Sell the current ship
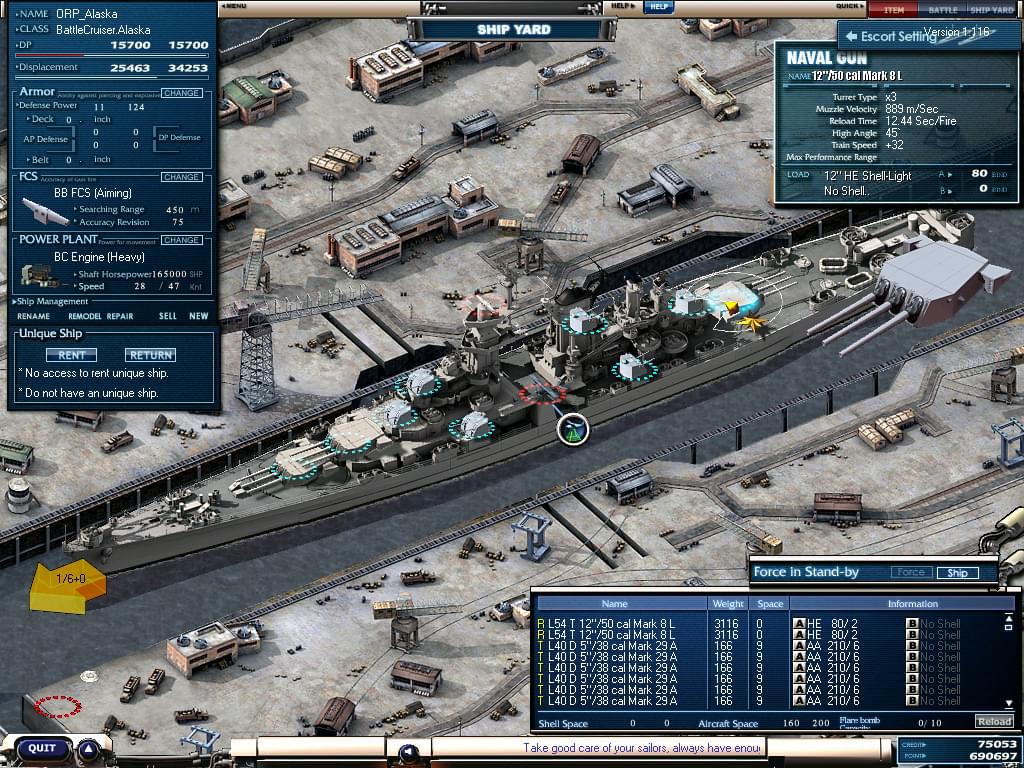Viewport: 1024px width, 768px height. [167, 316]
